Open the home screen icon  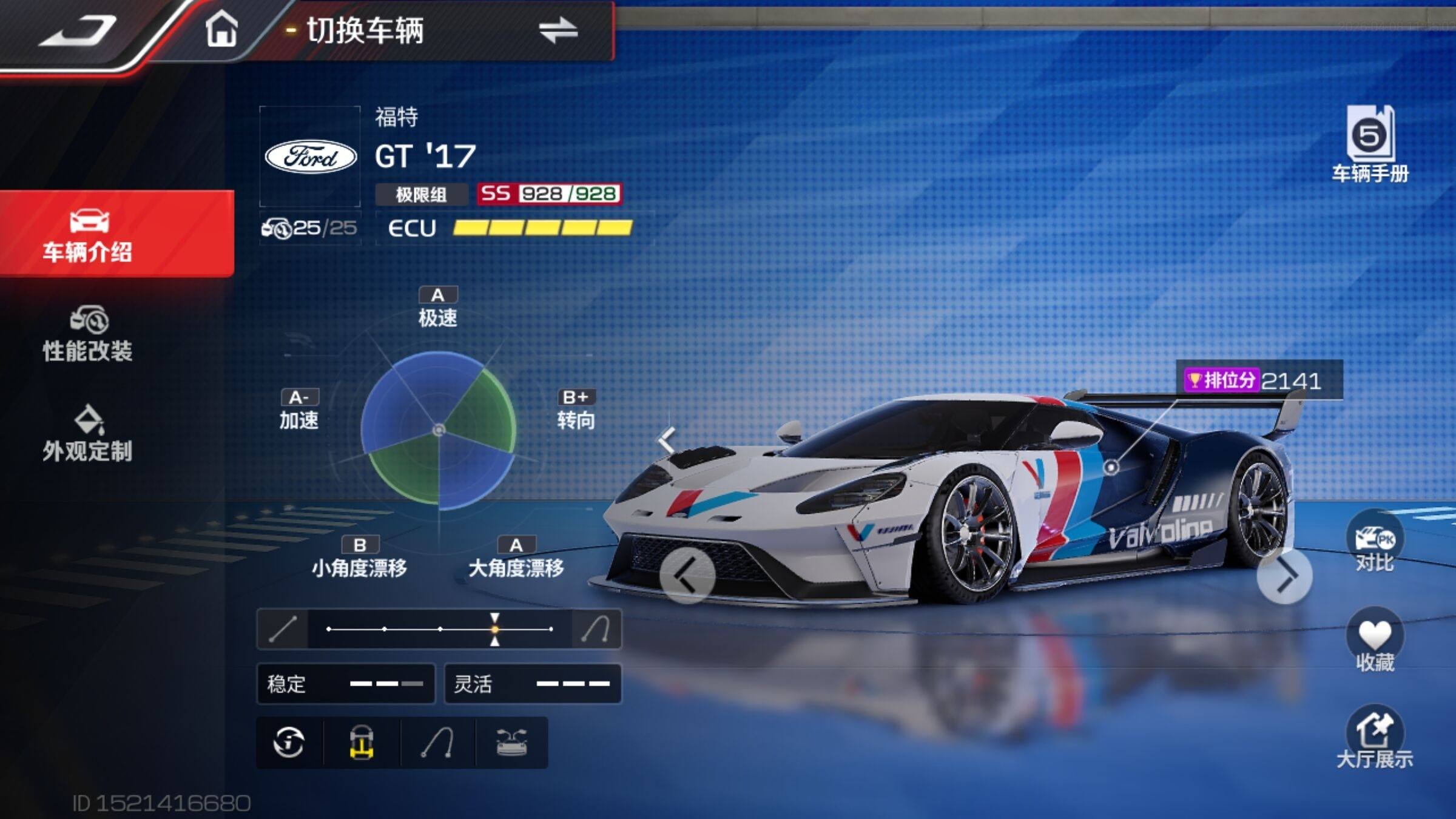(221, 29)
